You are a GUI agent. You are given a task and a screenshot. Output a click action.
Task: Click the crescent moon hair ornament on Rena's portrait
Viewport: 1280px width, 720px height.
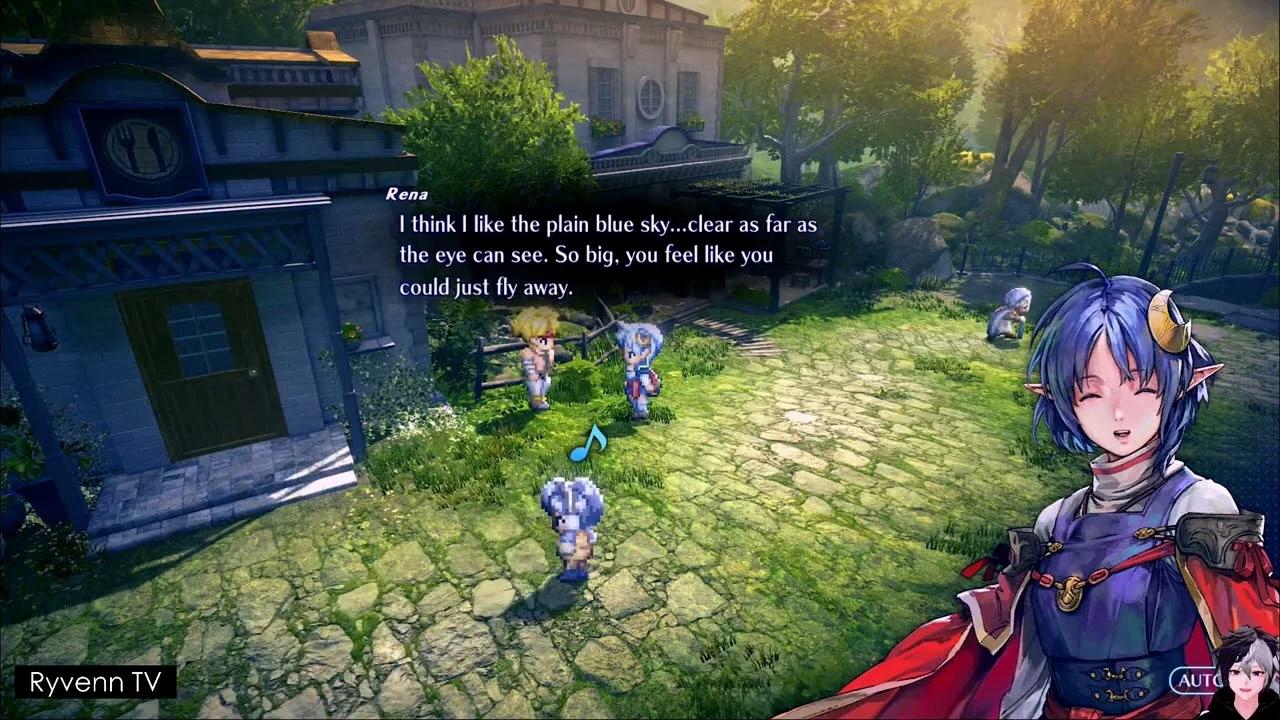(x=1166, y=323)
